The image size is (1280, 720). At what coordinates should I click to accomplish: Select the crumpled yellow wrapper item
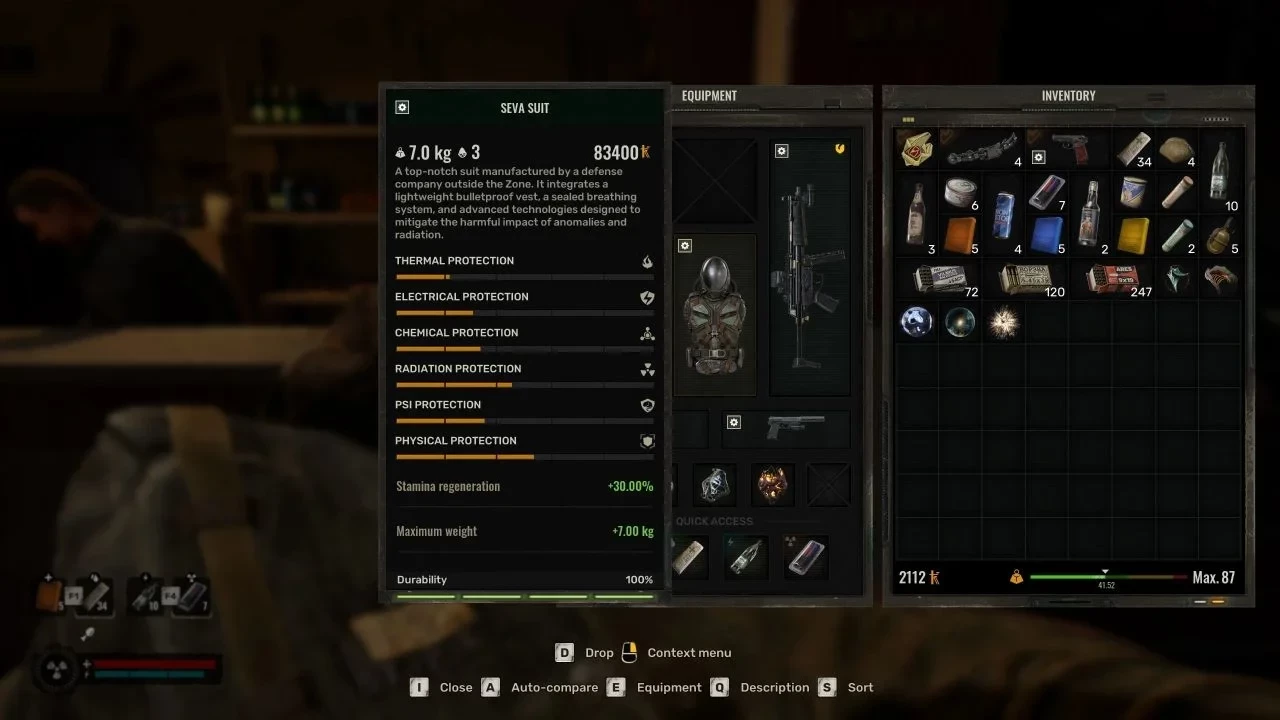(917, 150)
